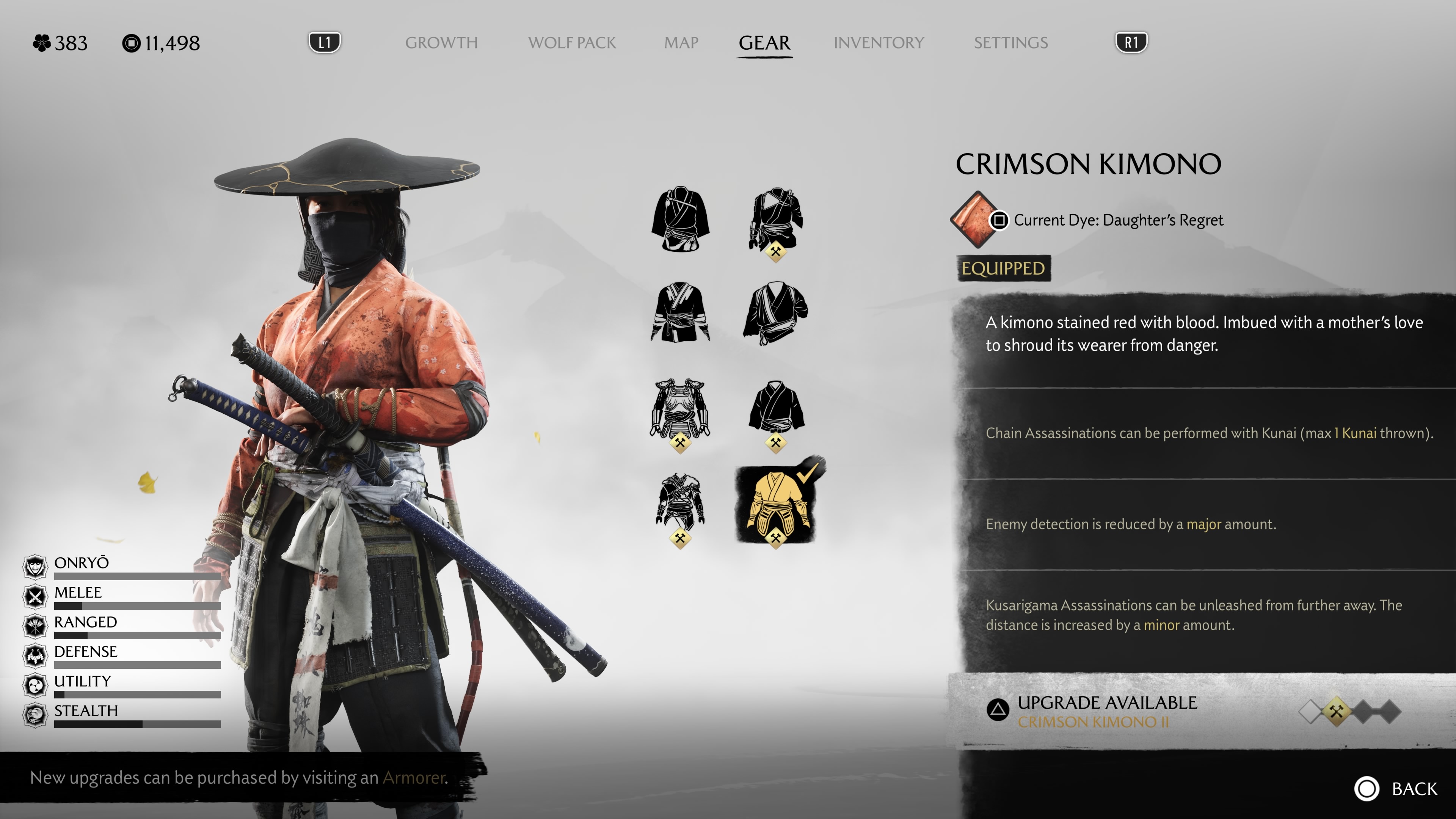Click the Daughter's Regret dye swatch

[974, 219]
